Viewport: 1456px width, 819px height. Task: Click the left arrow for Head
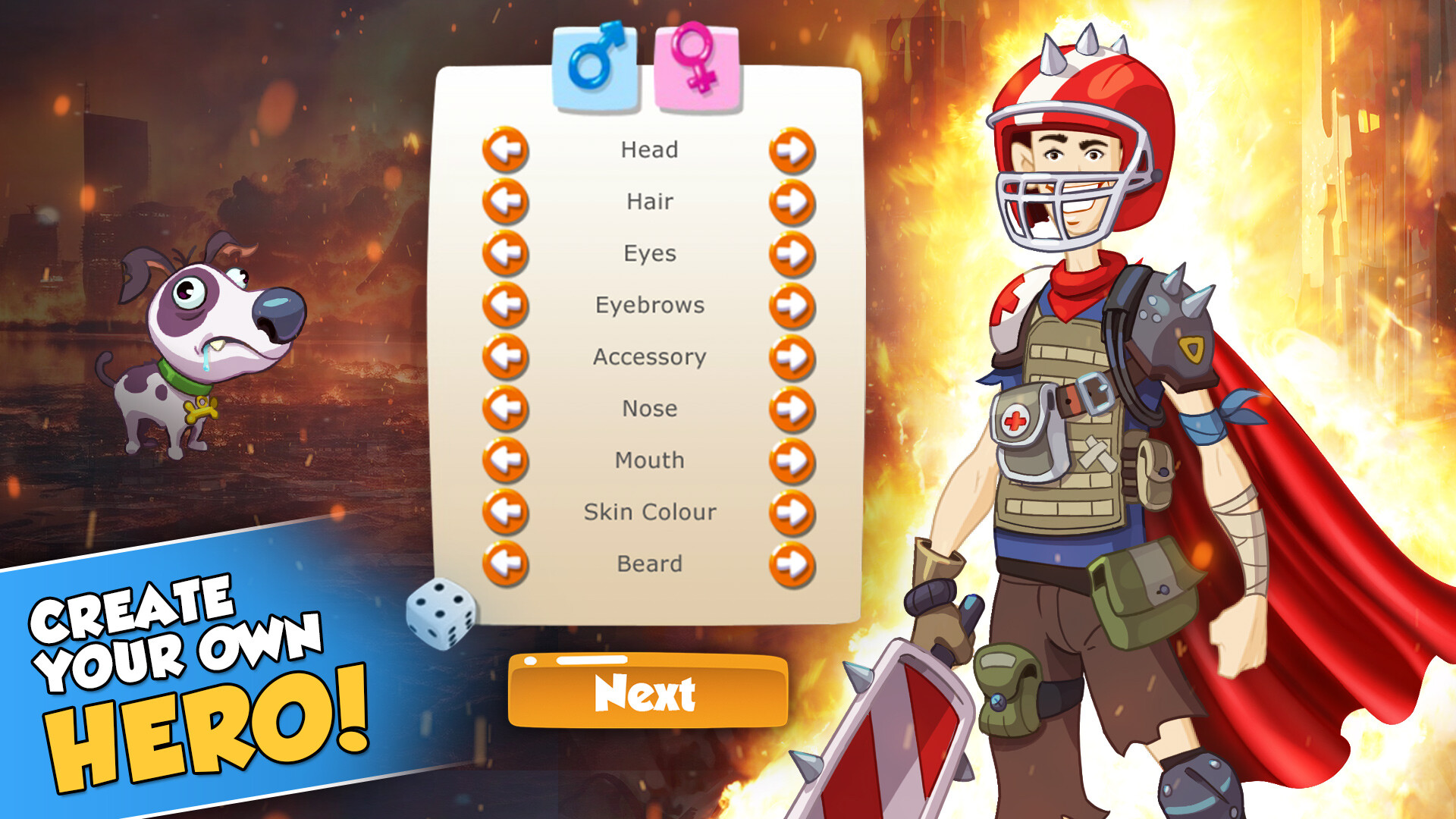tap(506, 149)
